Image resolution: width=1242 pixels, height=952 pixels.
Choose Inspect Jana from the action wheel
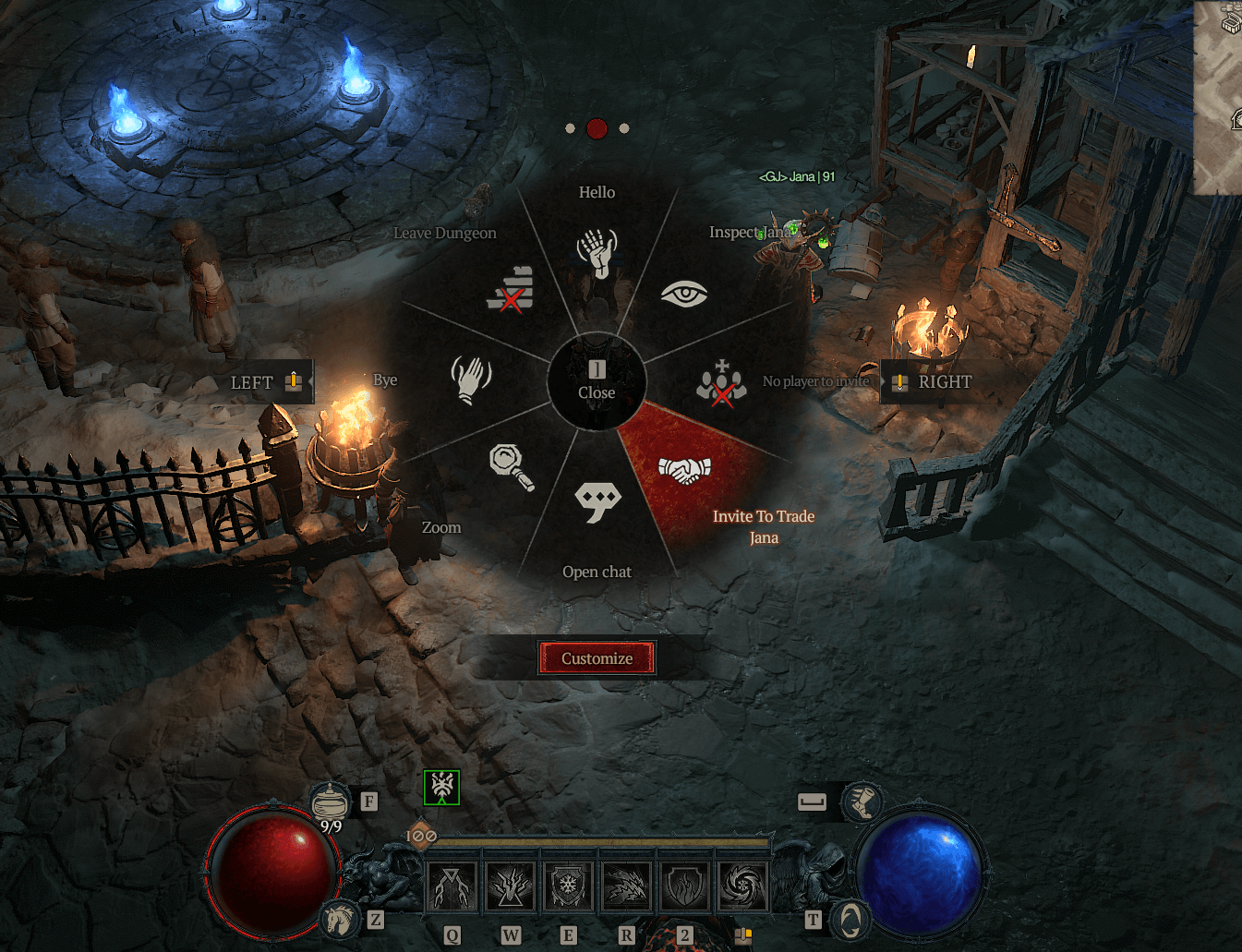pyautogui.click(x=684, y=294)
